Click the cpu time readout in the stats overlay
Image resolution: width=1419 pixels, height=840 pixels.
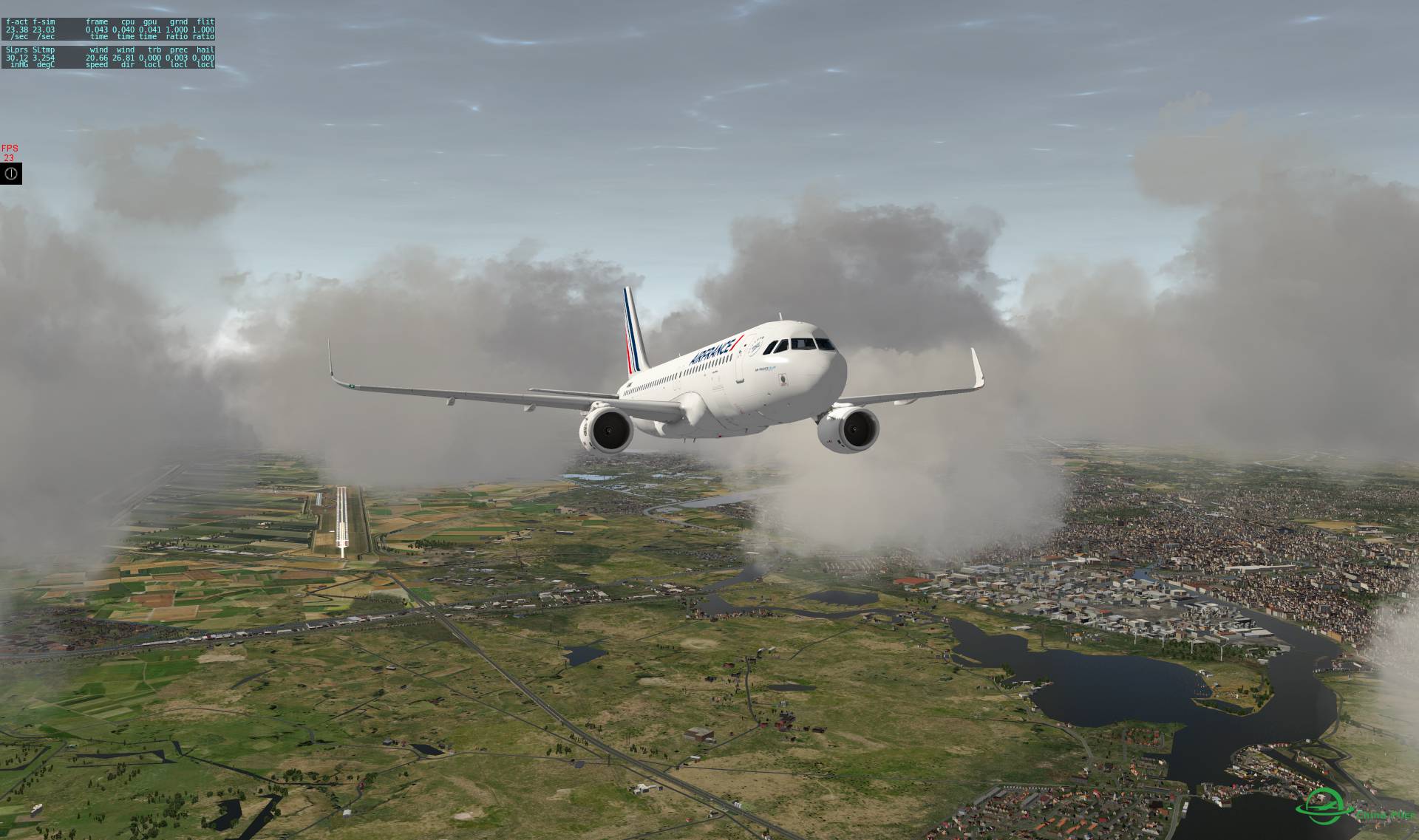point(123,30)
